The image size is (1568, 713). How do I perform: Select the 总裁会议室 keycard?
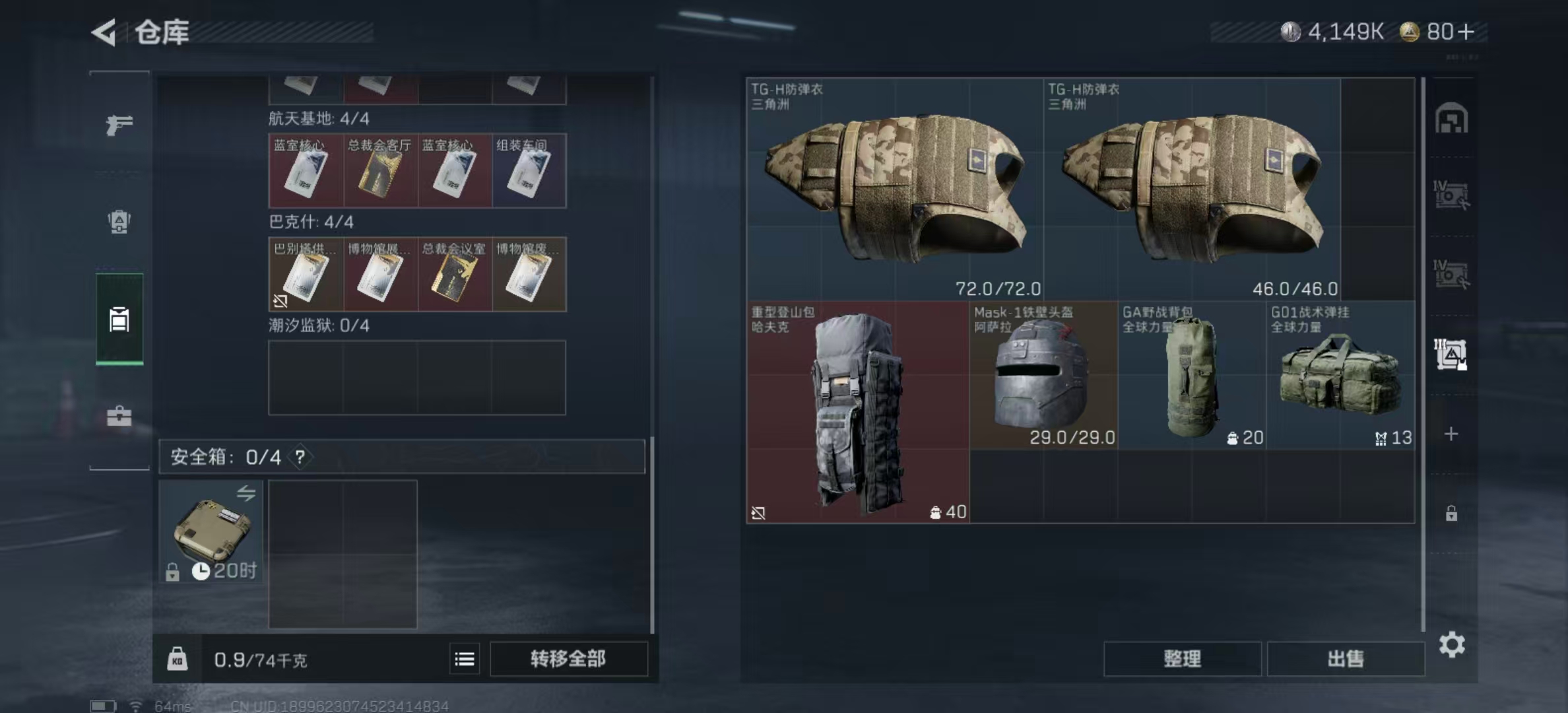coord(455,275)
